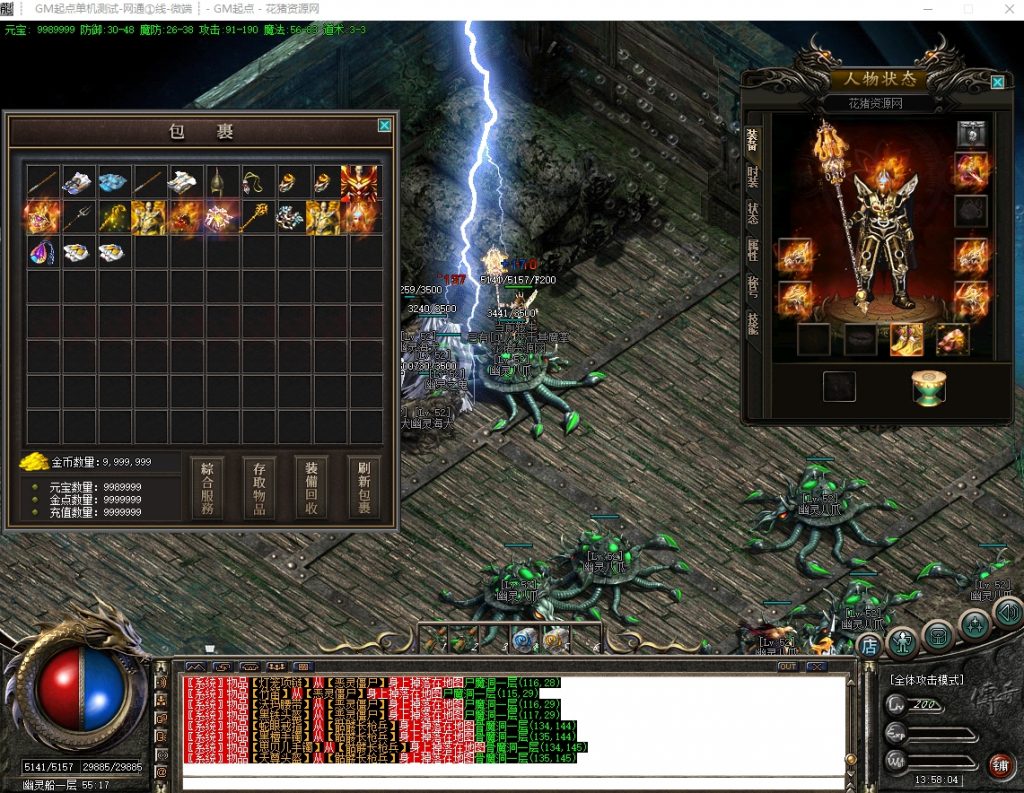Open the shop with the 店 button
This screenshot has height=793, width=1024.
pos(869,646)
